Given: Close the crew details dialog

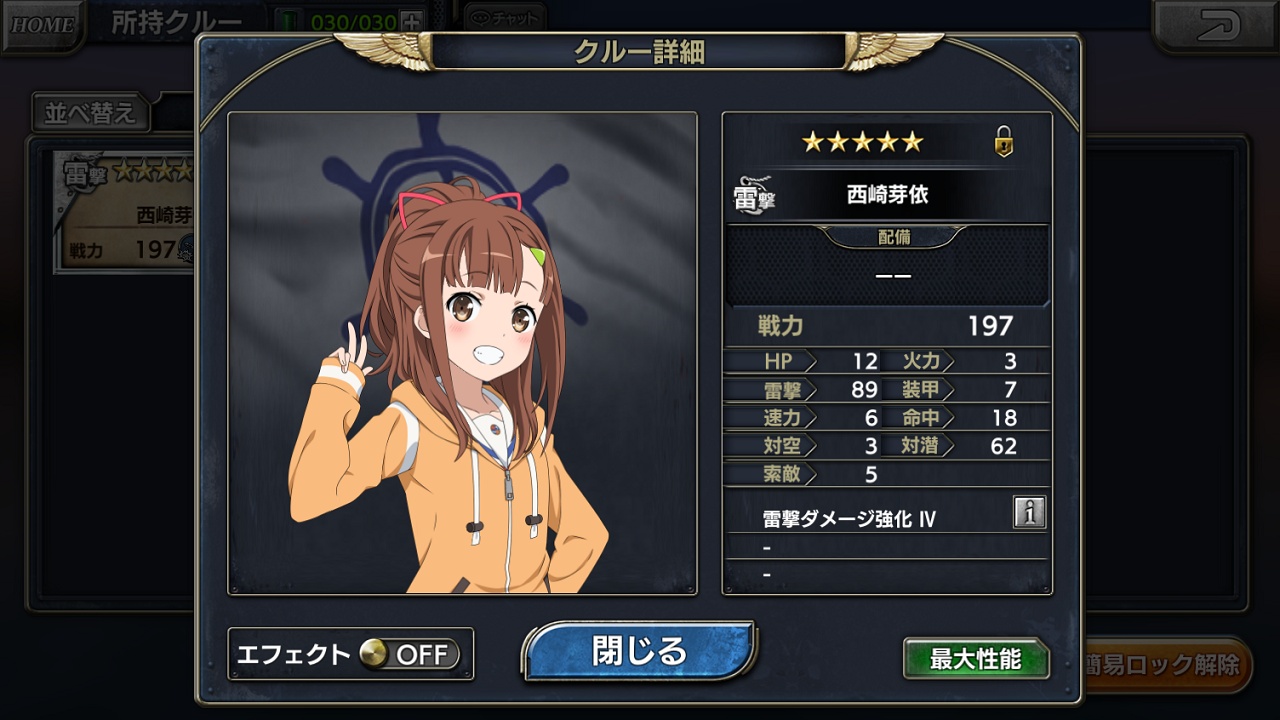Looking at the screenshot, I should [639, 651].
